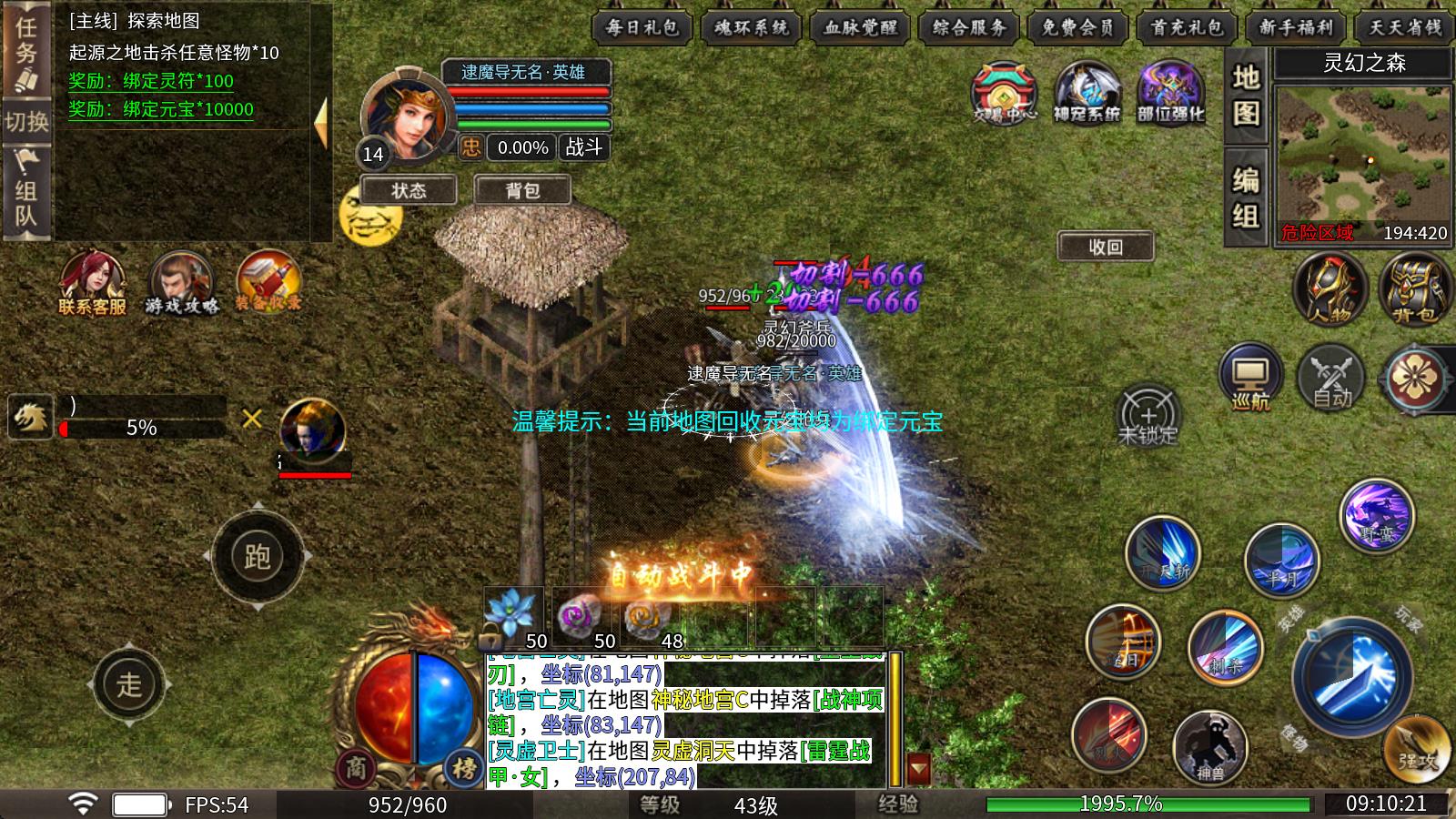Open the 背包 button under the portrait
Image resolution: width=1456 pixels, height=819 pixels.
(522, 190)
